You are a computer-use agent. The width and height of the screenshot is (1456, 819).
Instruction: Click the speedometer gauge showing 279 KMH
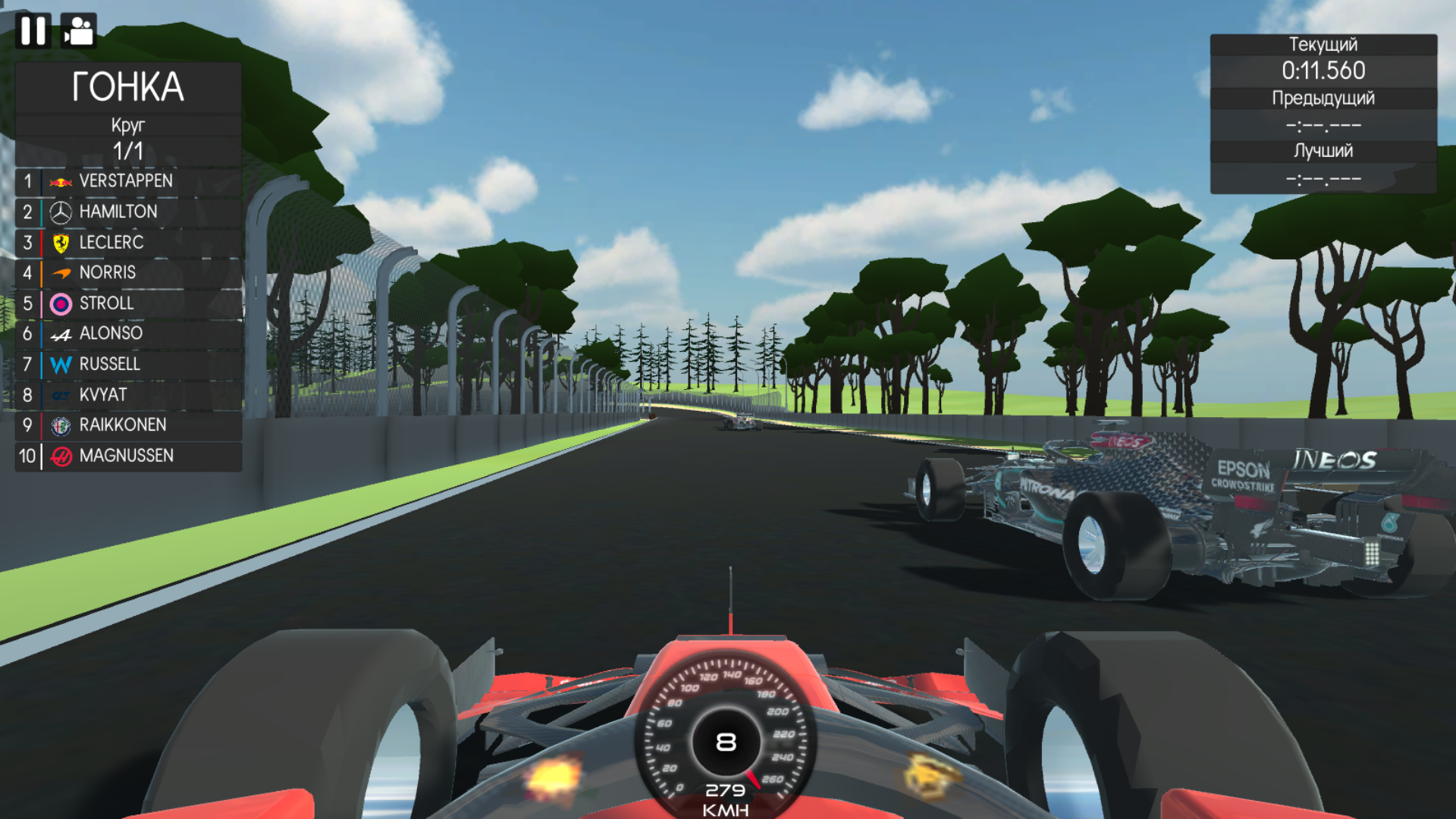[726, 743]
